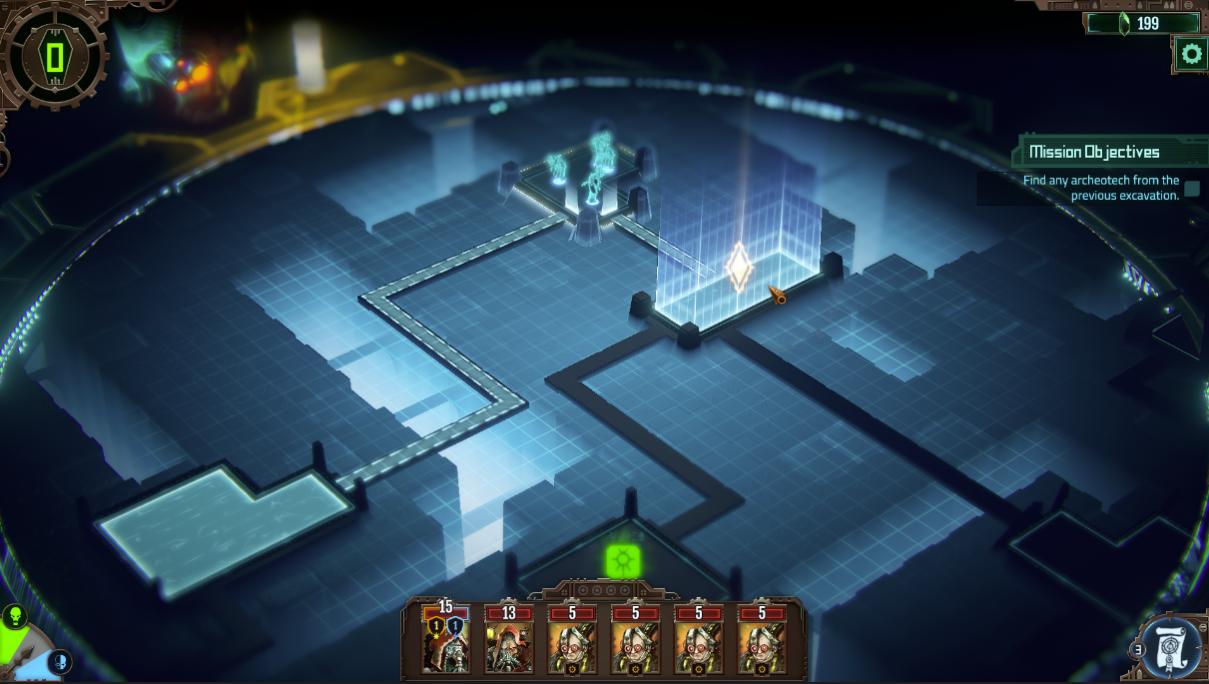This screenshot has height=684, width=1209.
Task: Open the settings gear menu
Action: (x=1190, y=54)
